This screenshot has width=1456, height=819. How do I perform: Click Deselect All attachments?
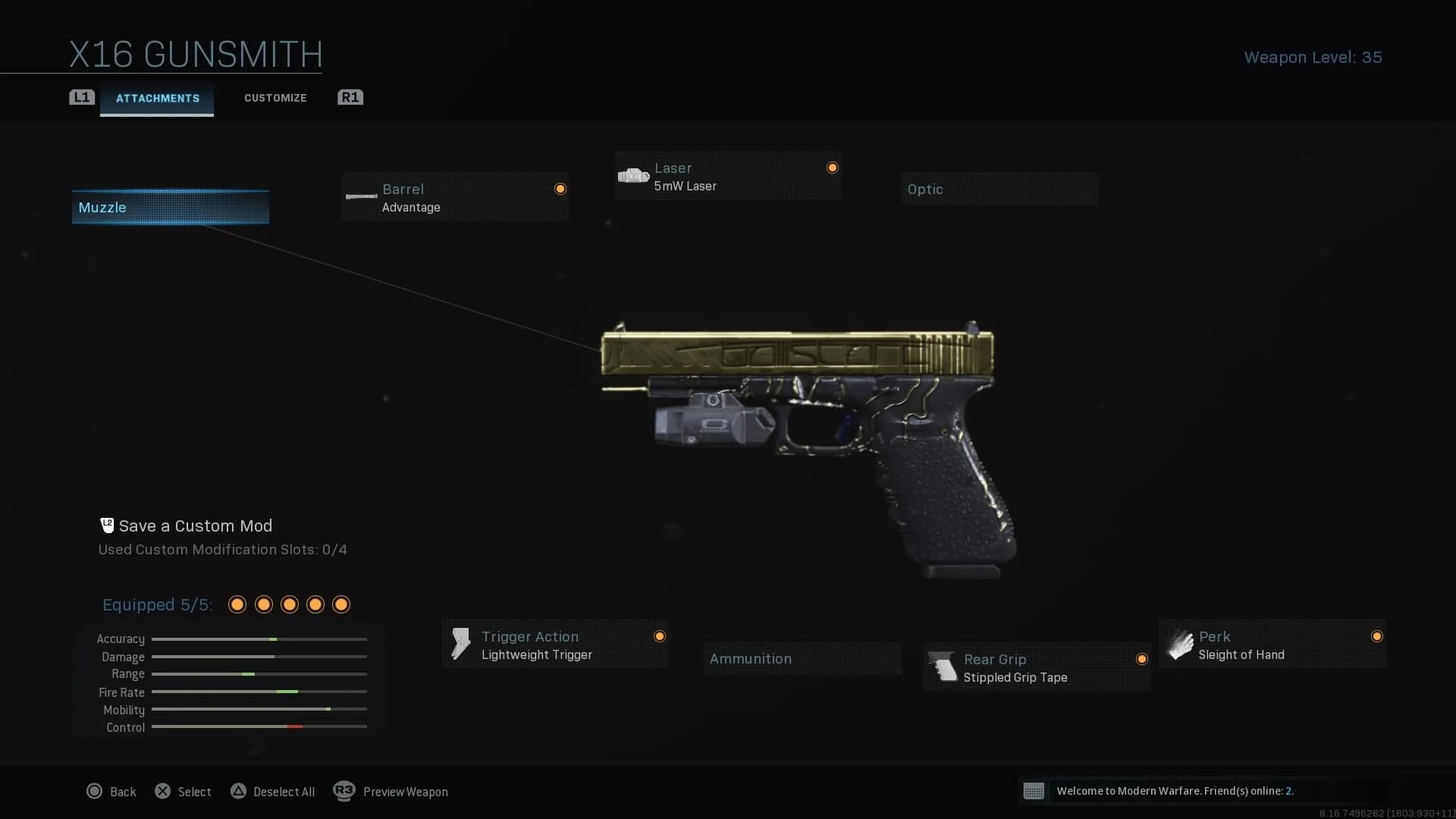[273, 792]
